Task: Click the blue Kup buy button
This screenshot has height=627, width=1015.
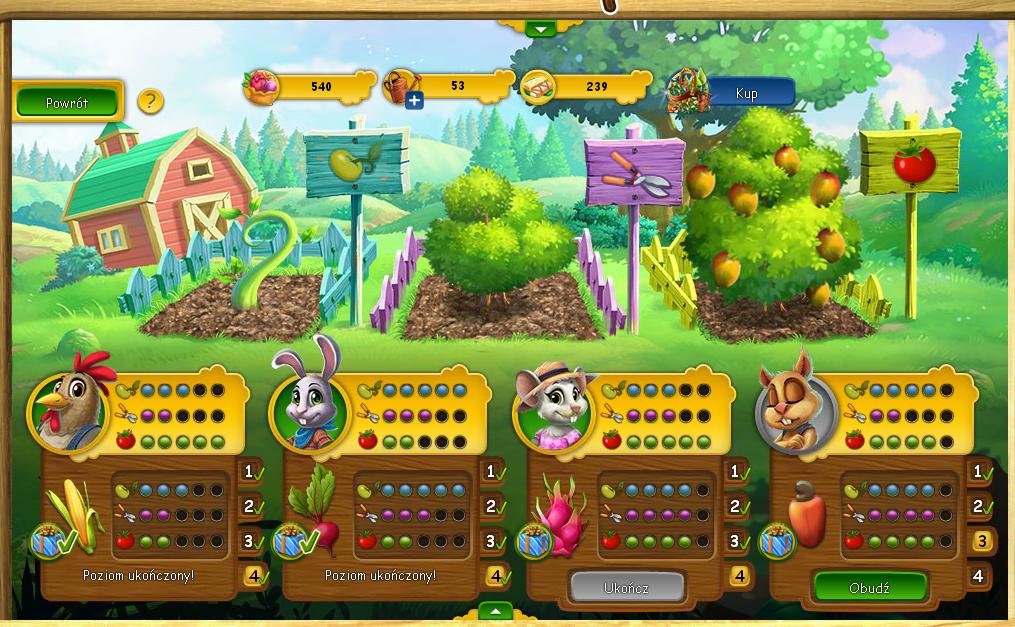Action: tap(747, 94)
